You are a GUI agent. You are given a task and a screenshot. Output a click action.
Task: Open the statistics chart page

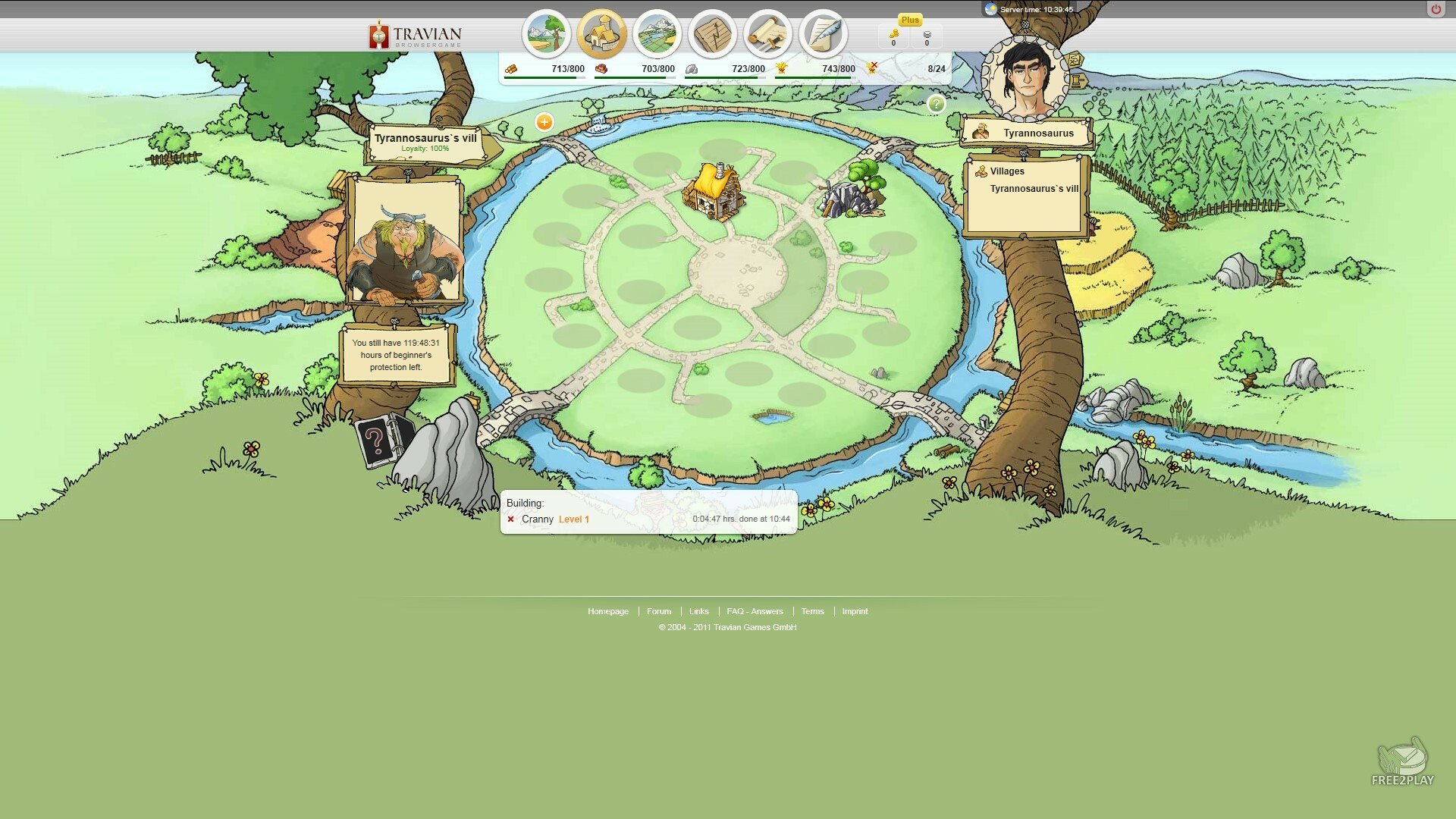(x=712, y=34)
